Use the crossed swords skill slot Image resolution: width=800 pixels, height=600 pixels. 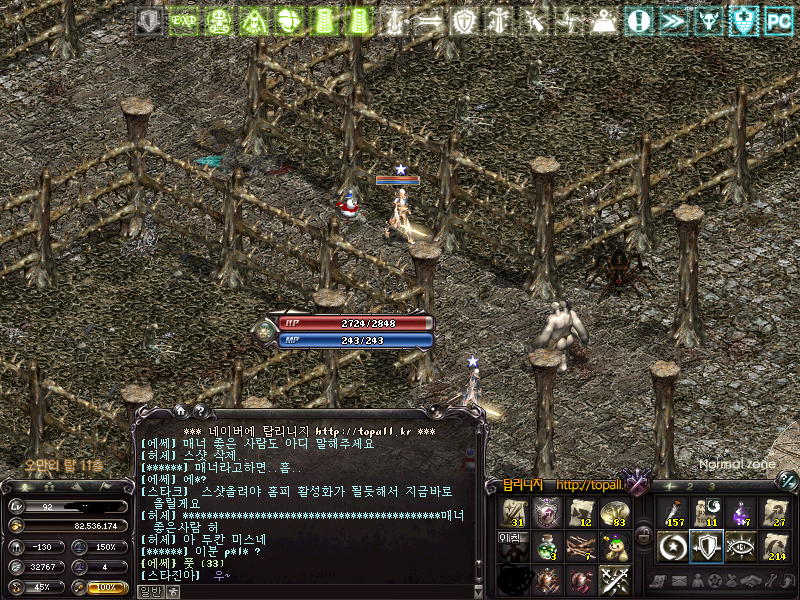click(x=612, y=580)
